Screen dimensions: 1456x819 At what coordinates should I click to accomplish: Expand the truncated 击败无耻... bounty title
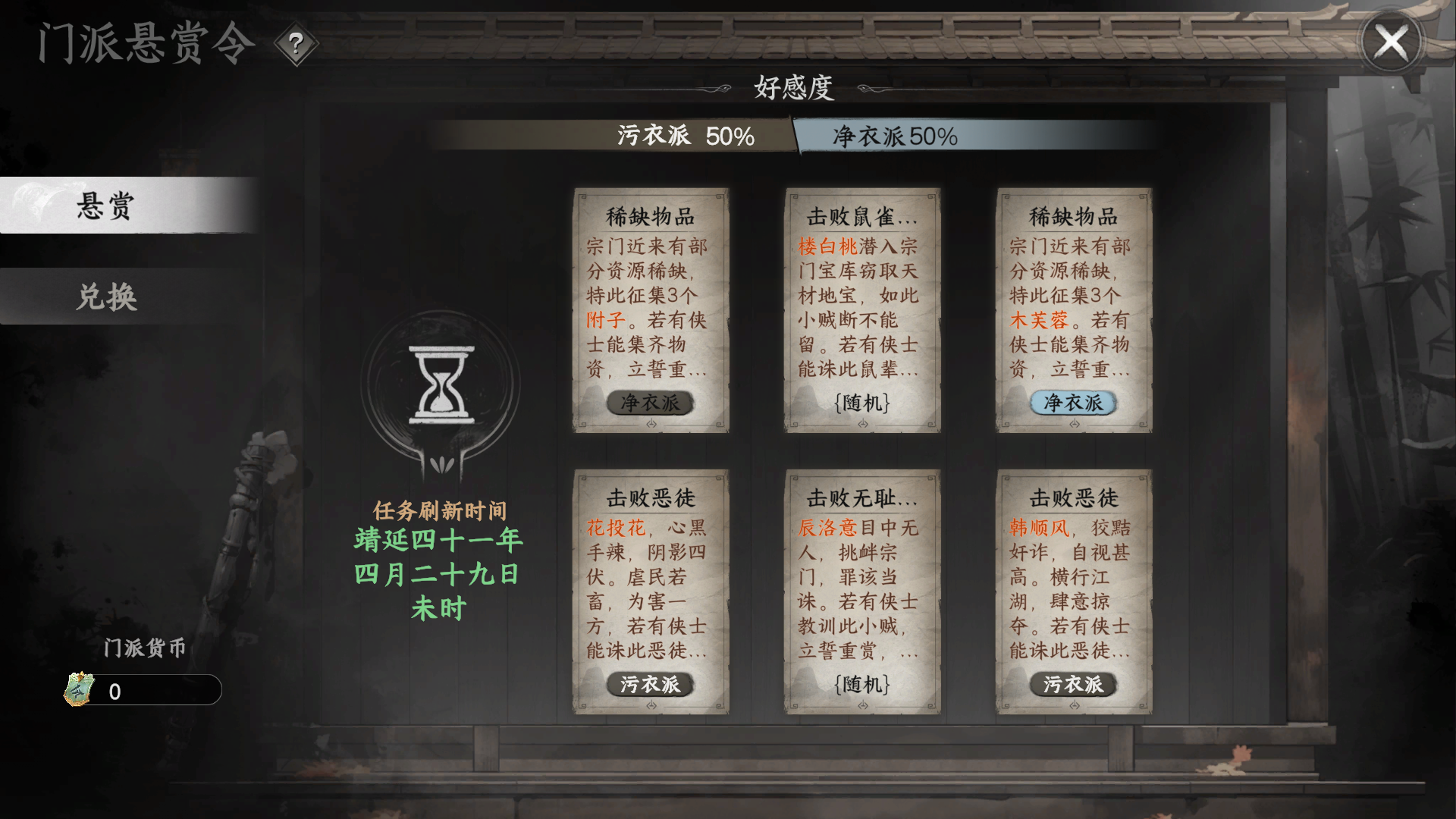pyautogui.click(x=861, y=498)
